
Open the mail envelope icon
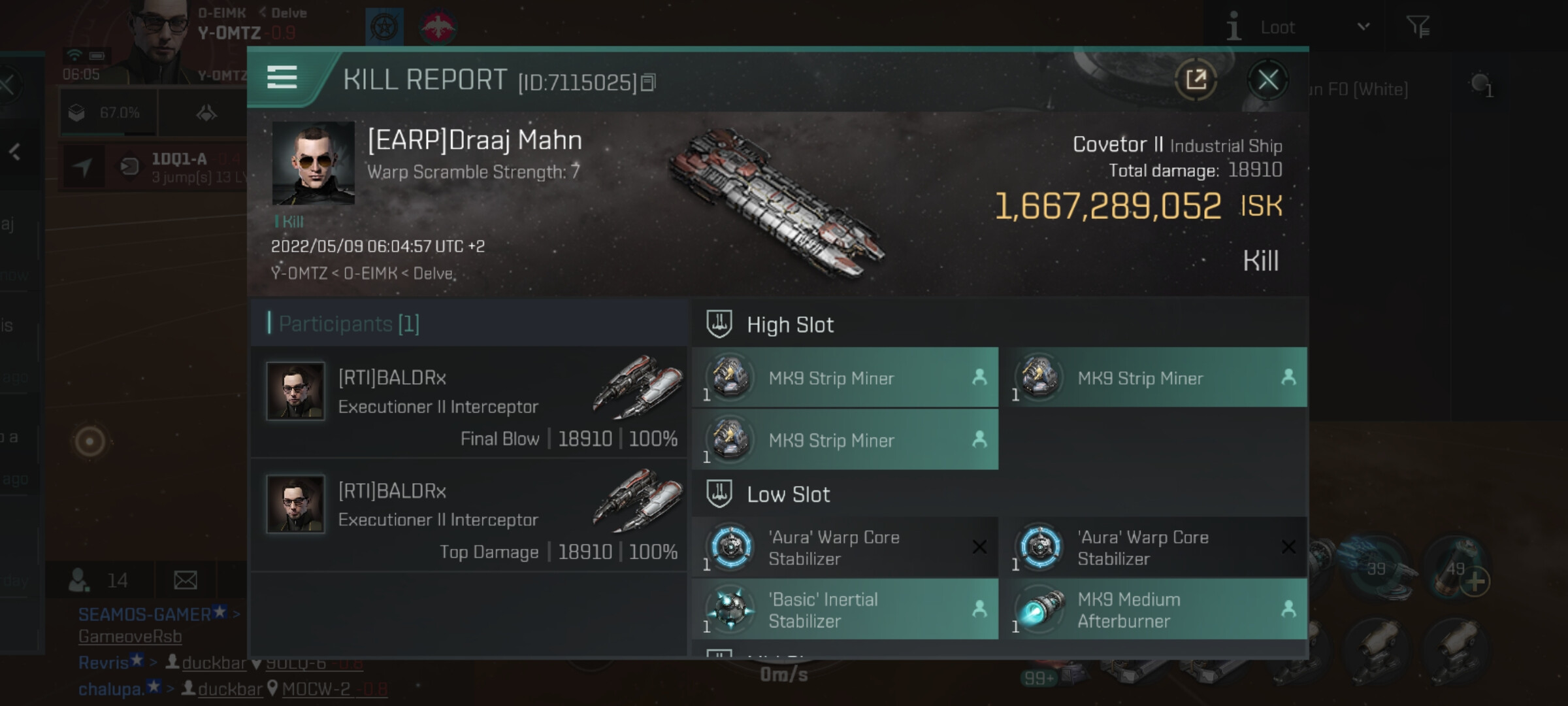tap(186, 580)
